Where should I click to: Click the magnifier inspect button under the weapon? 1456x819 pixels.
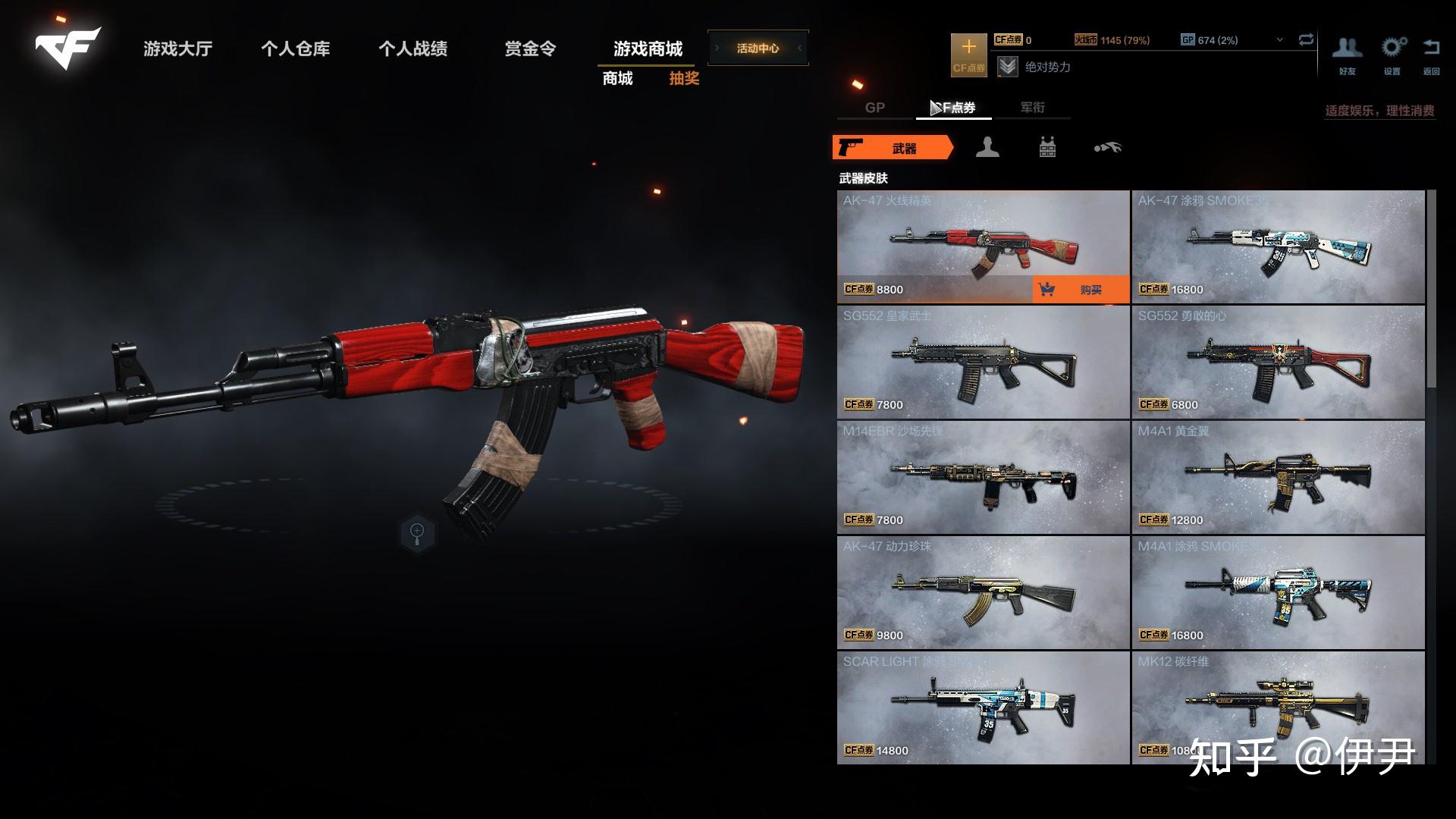[x=417, y=532]
